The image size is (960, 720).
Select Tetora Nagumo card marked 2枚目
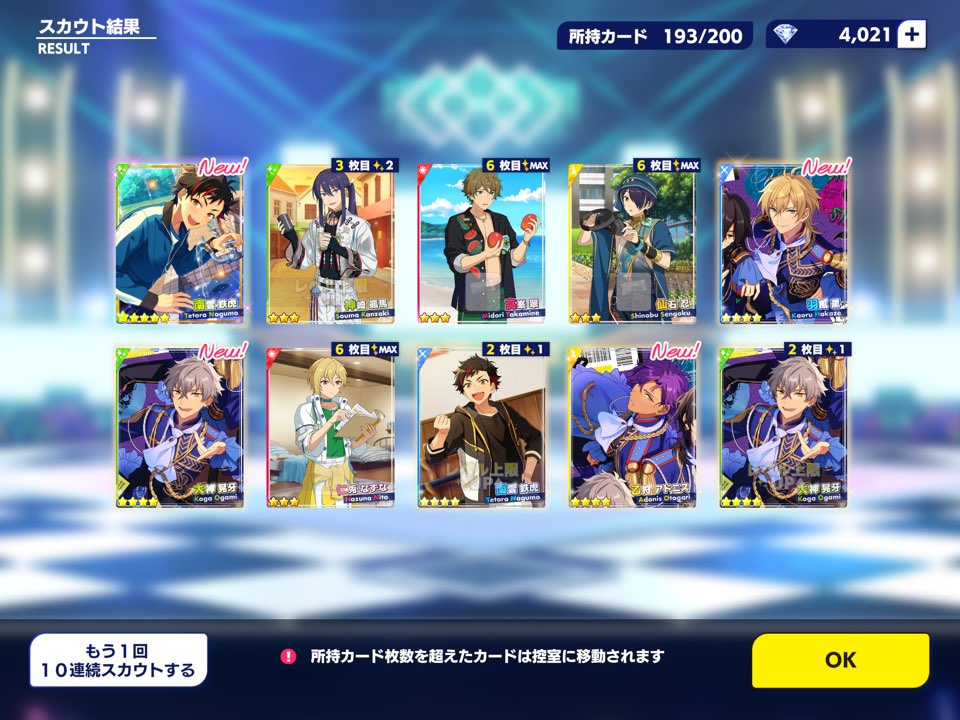tap(482, 427)
